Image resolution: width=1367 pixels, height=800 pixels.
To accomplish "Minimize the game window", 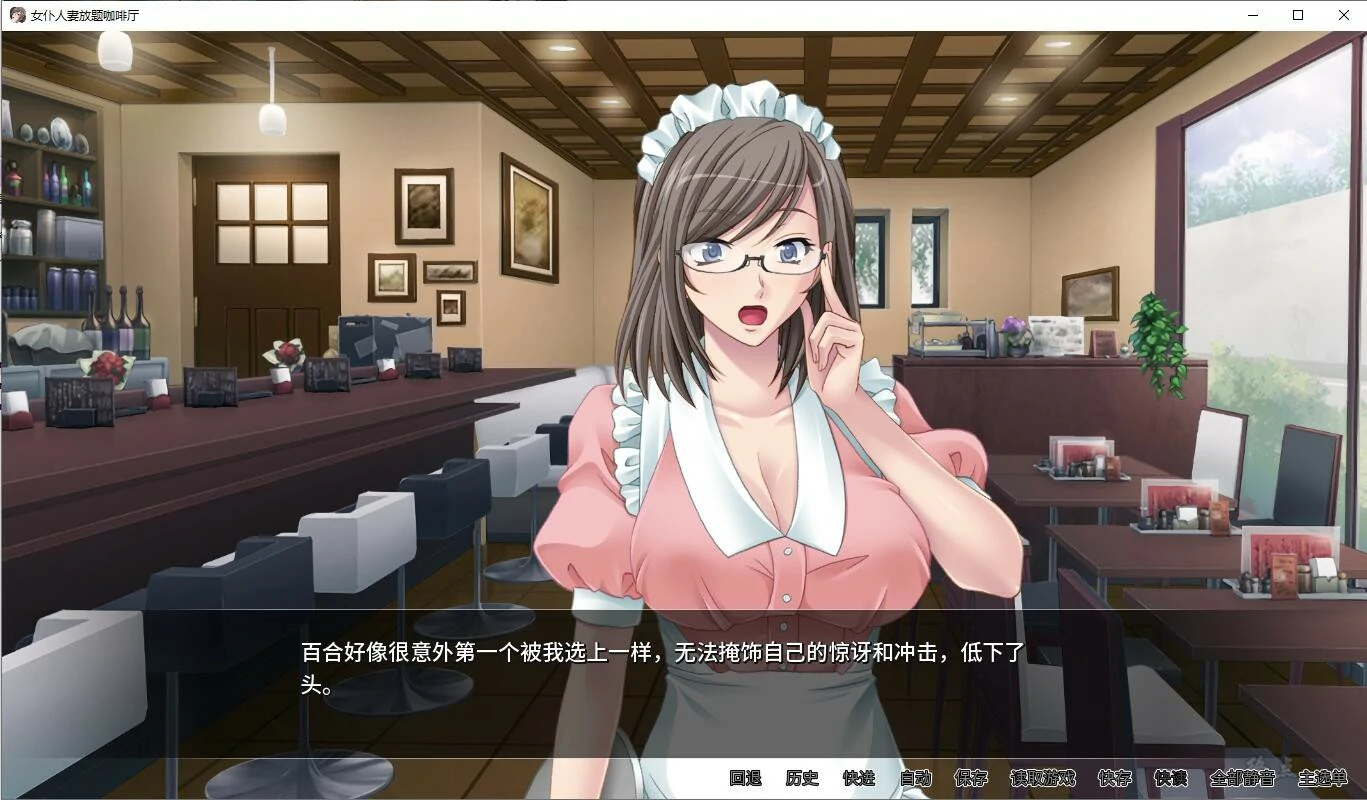I will 1252,14.
